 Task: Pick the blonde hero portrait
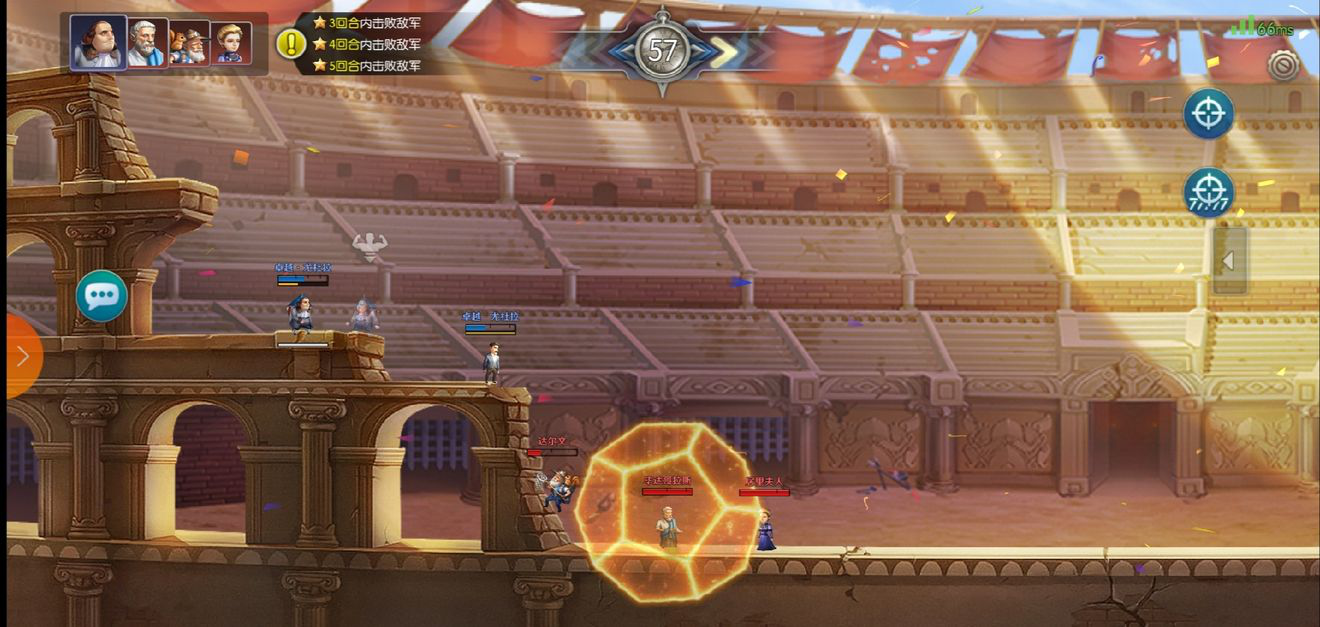coord(230,43)
